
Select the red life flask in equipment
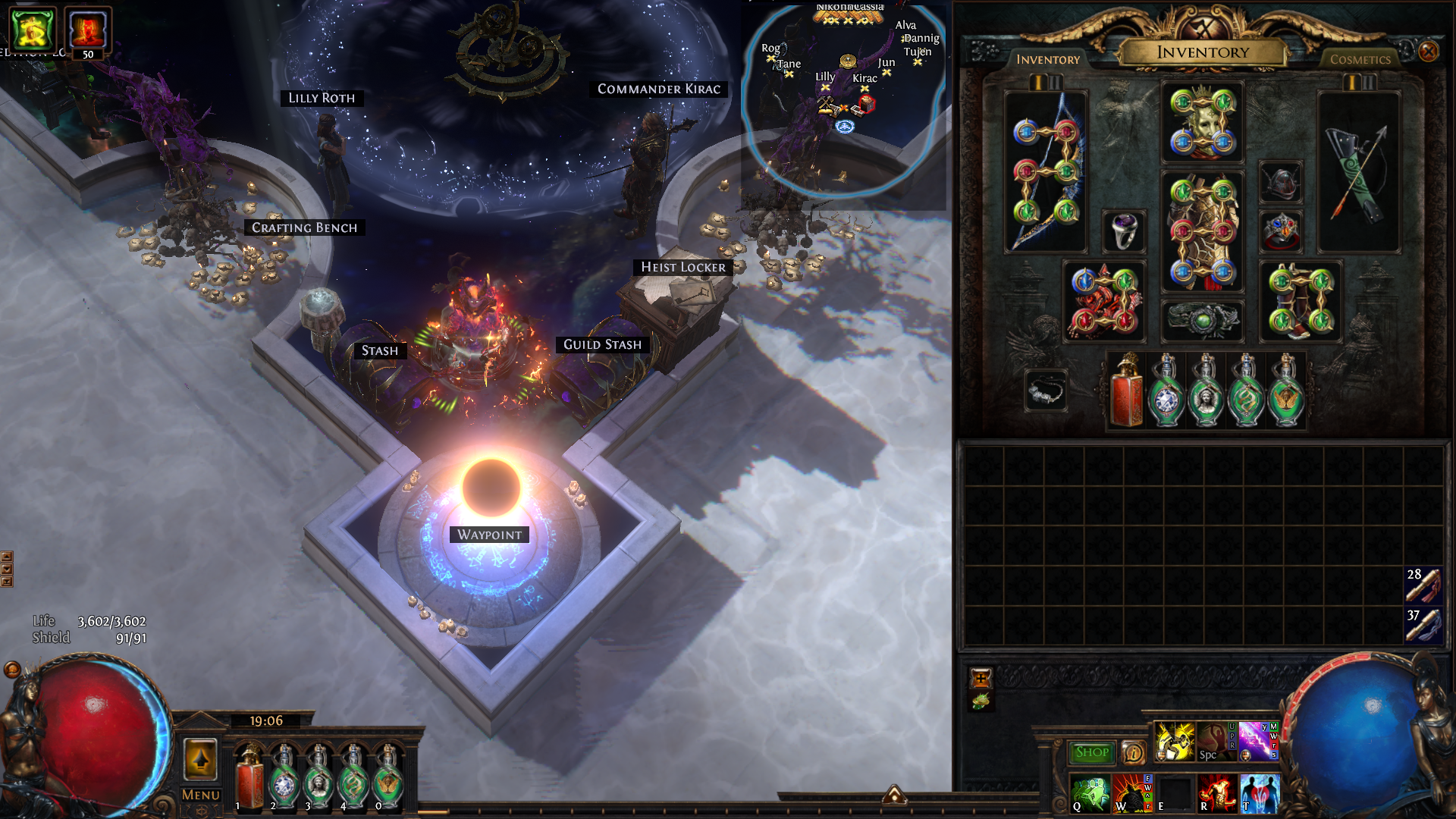pyautogui.click(x=1126, y=391)
